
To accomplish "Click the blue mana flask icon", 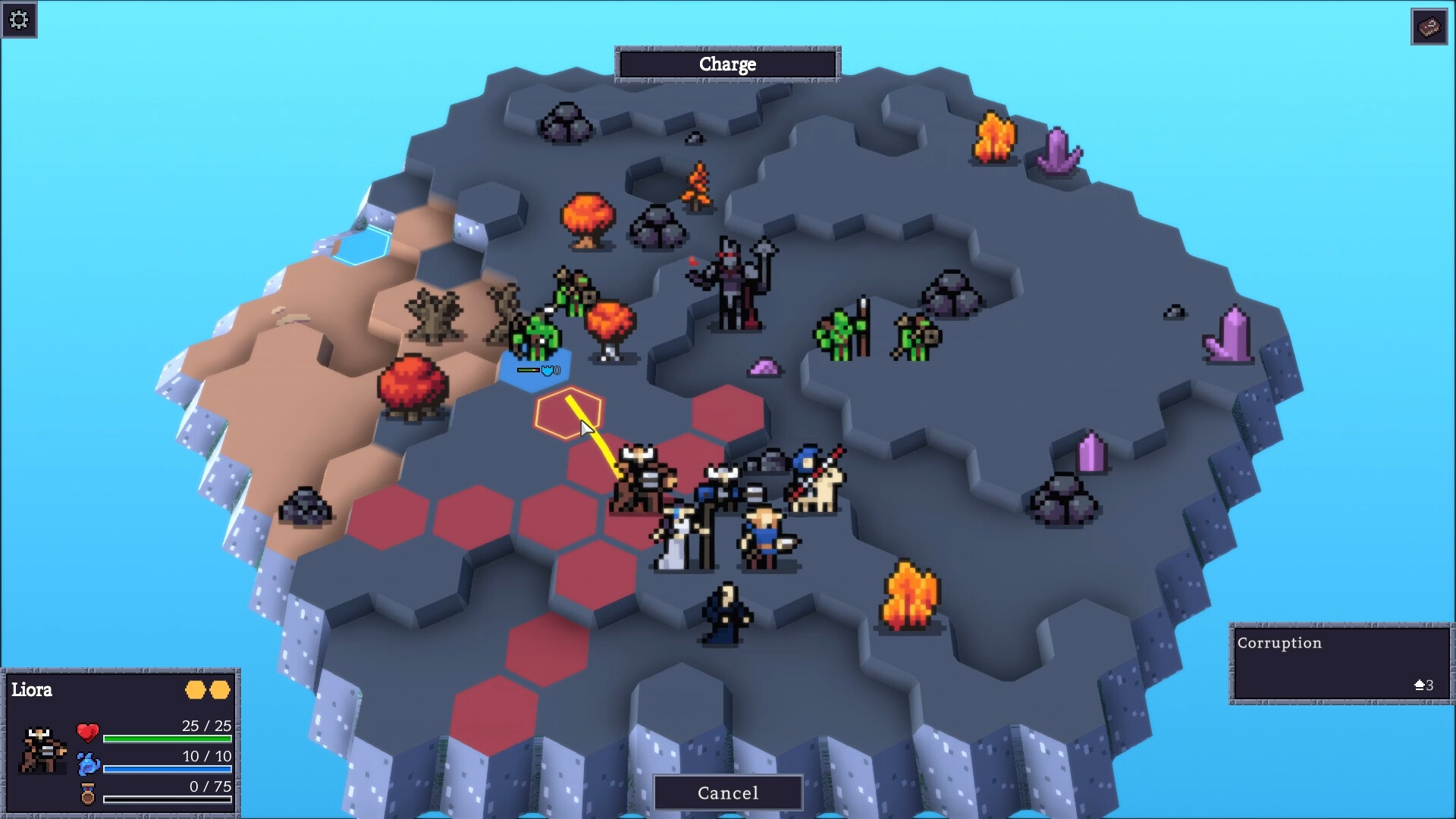I will [87, 764].
